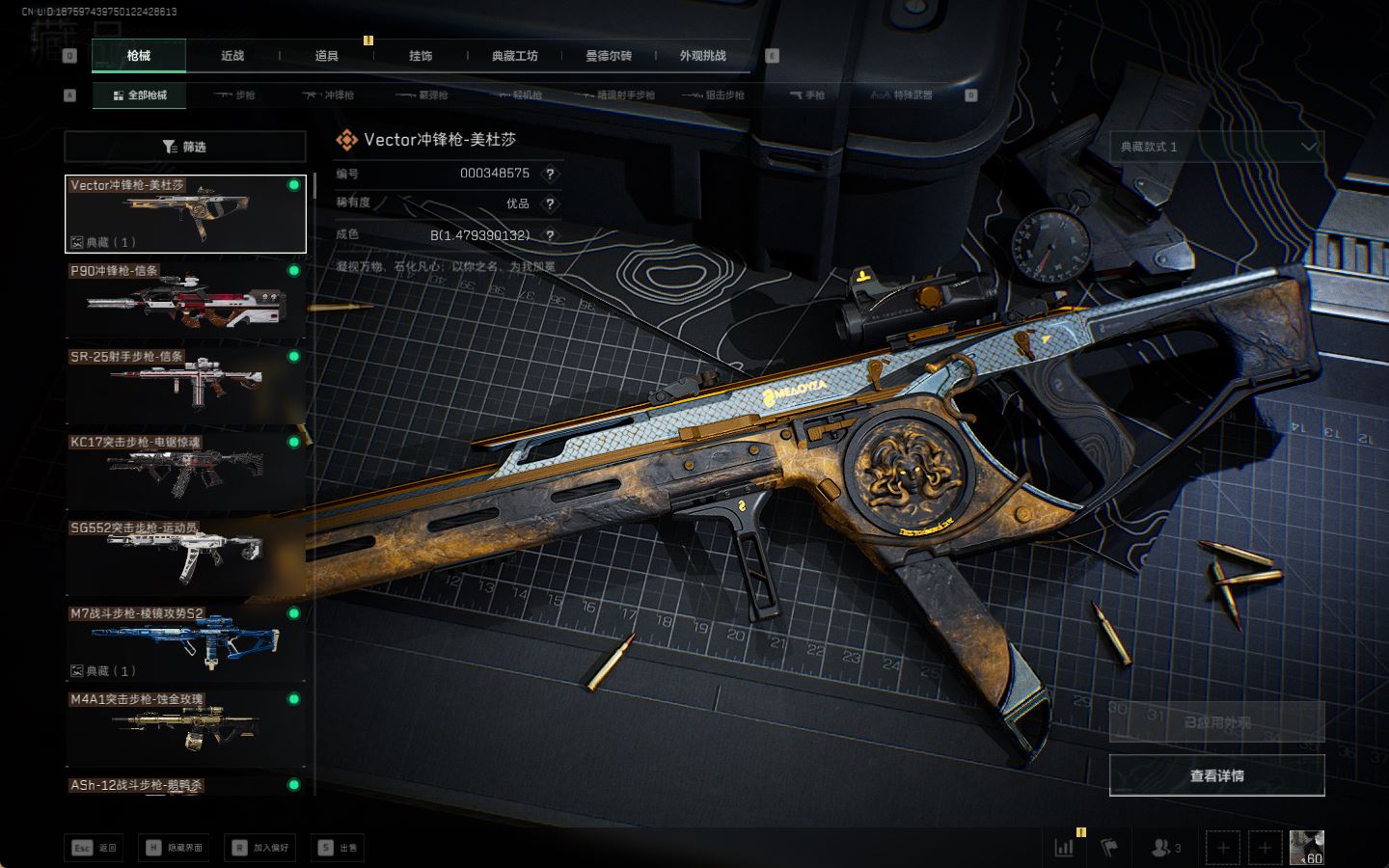Select the M7战斗步枪-棱镜攻势S2 skin
Screen dimensions: 1389x868
(x=184, y=642)
